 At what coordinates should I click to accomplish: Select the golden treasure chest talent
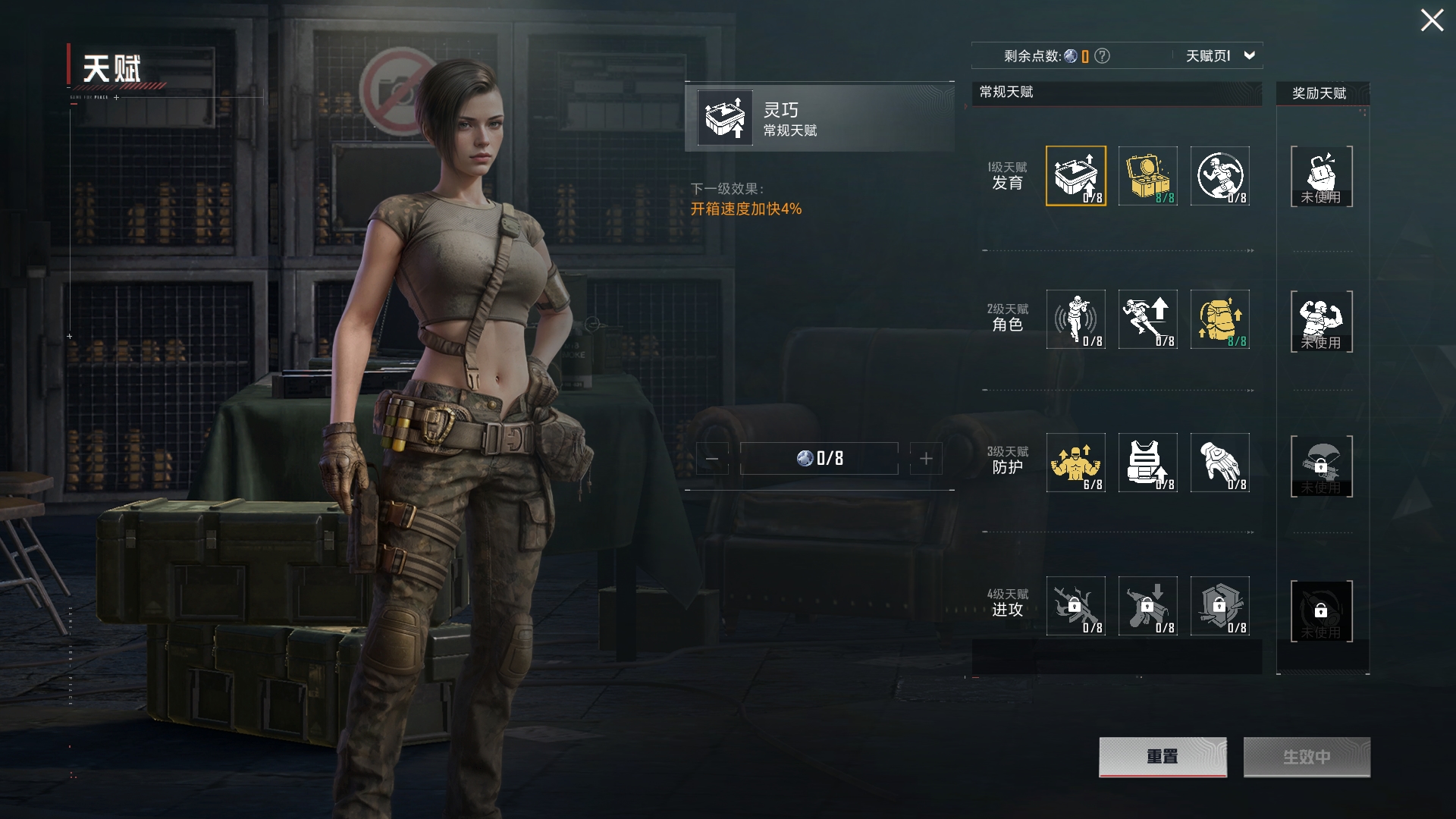(x=1147, y=176)
